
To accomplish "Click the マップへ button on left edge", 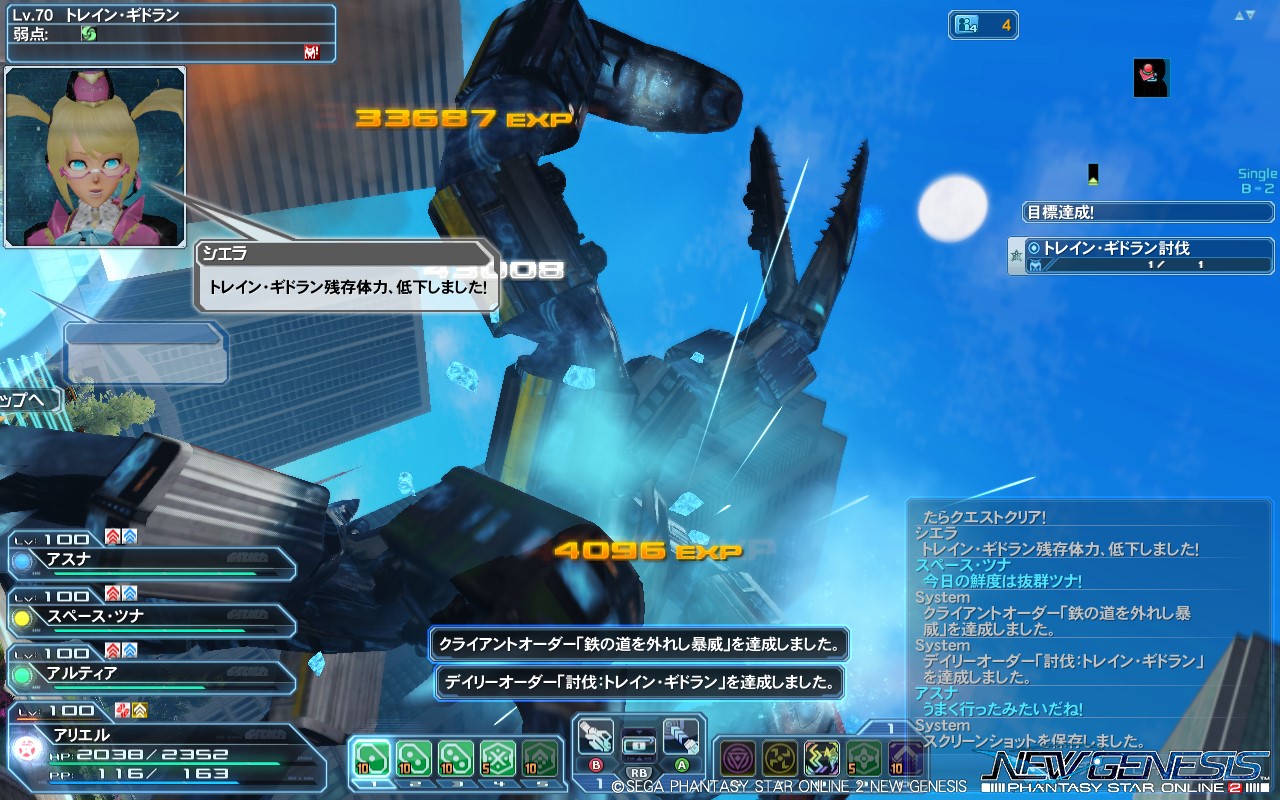I will coord(25,398).
